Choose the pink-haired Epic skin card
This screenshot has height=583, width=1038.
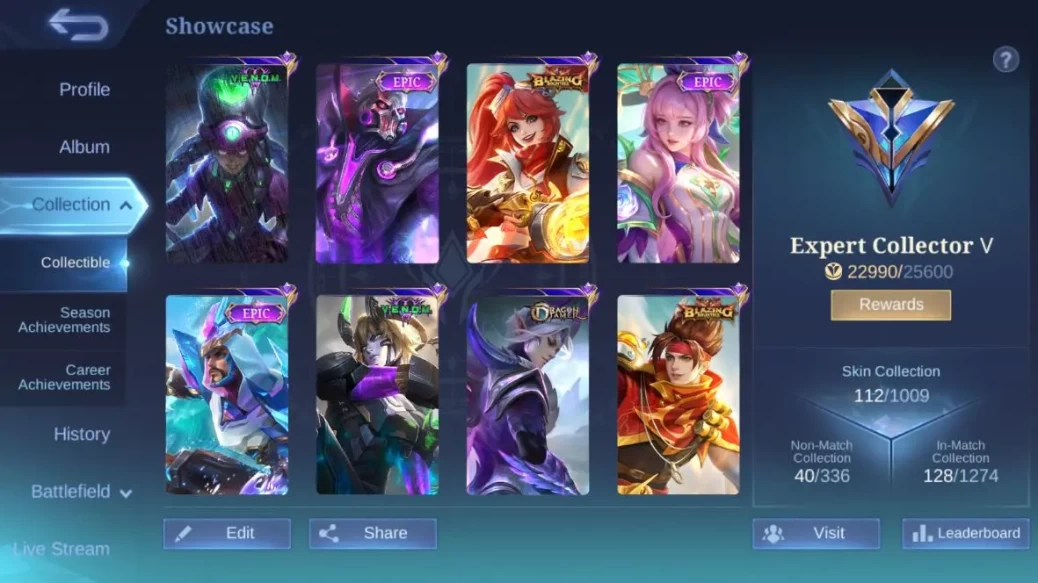[678, 164]
